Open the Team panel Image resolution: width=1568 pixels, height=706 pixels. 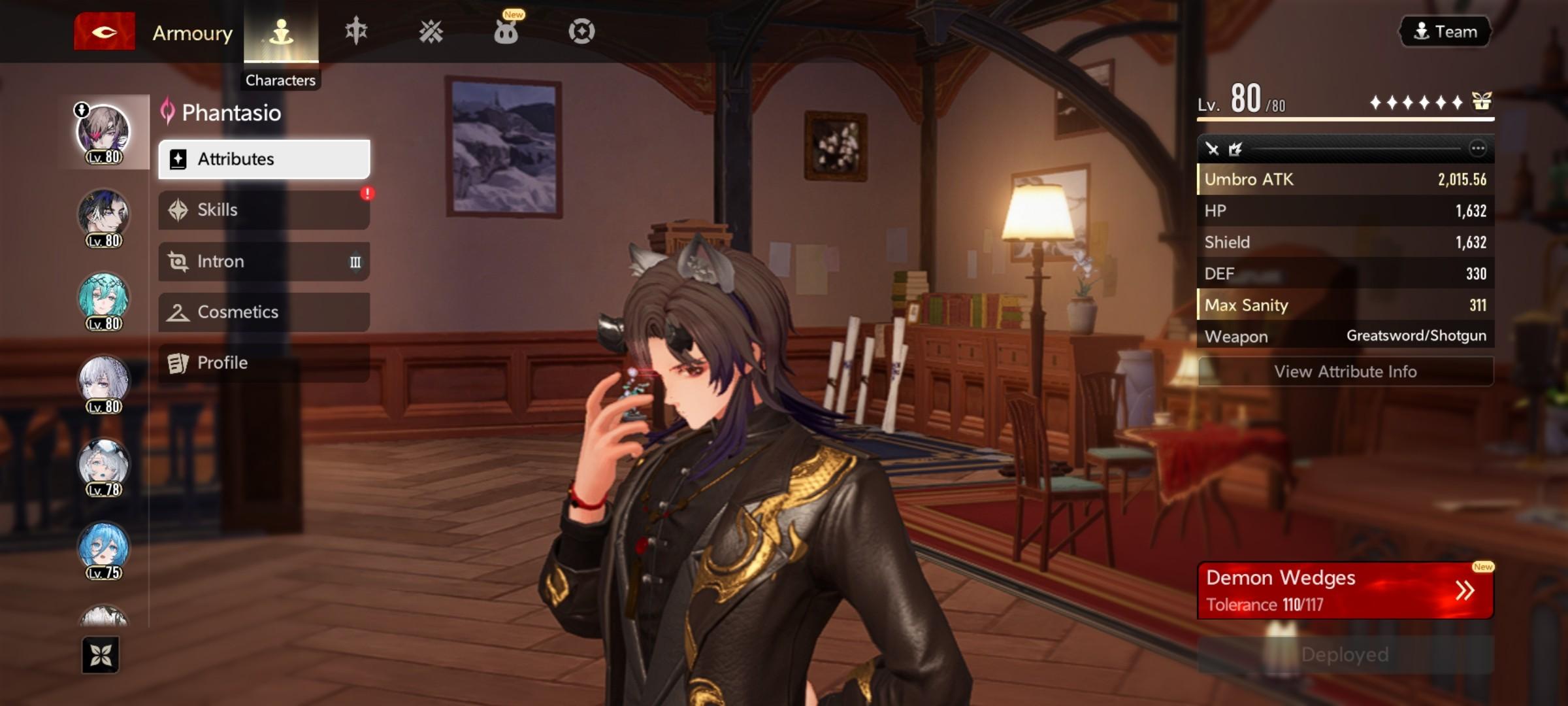click(x=1445, y=31)
